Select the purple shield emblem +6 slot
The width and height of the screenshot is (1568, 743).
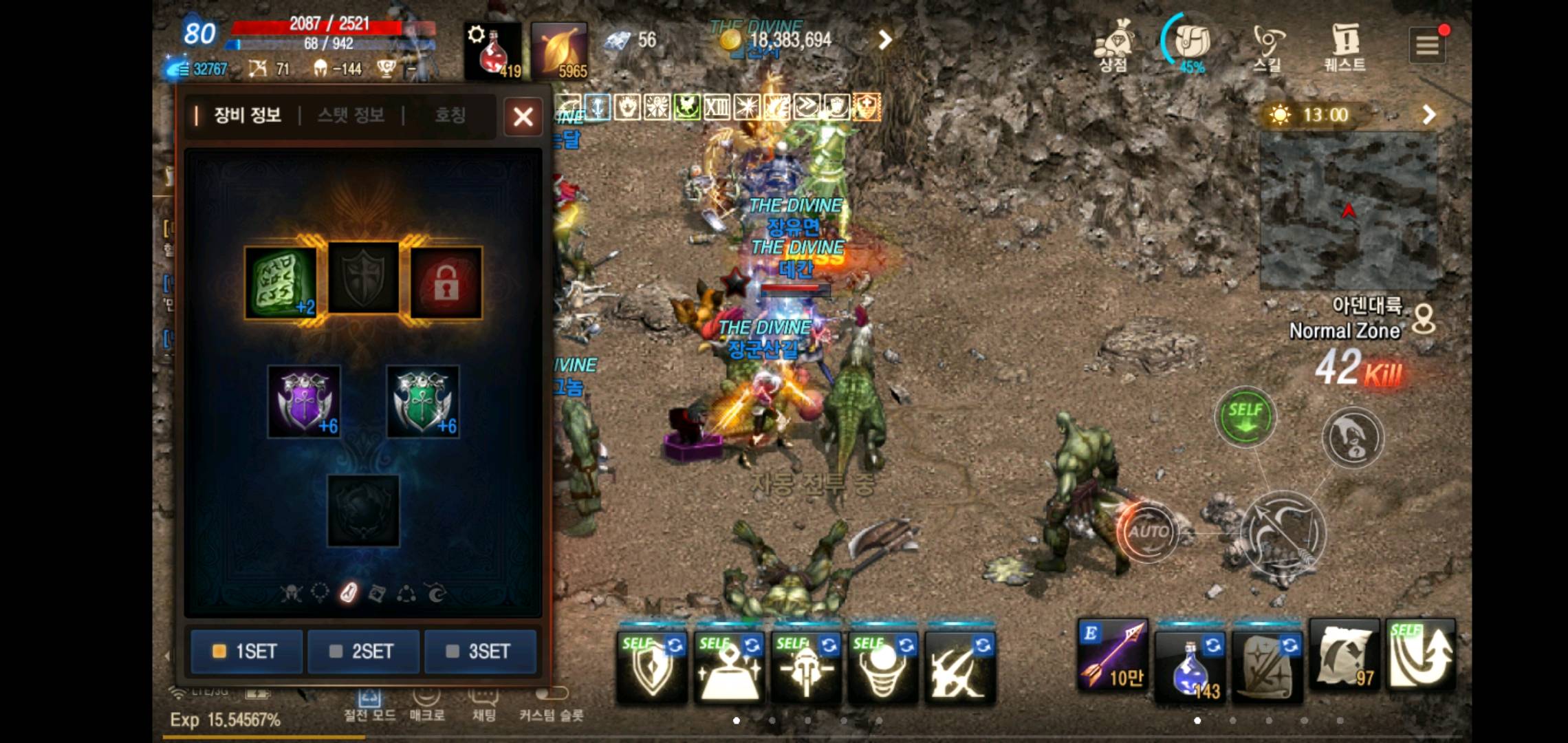pyautogui.click(x=304, y=402)
